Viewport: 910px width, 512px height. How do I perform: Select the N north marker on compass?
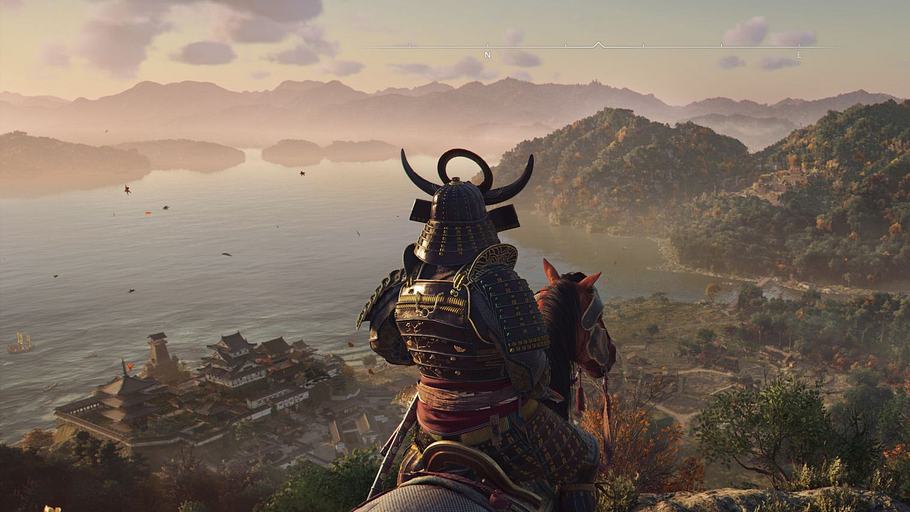point(487,54)
